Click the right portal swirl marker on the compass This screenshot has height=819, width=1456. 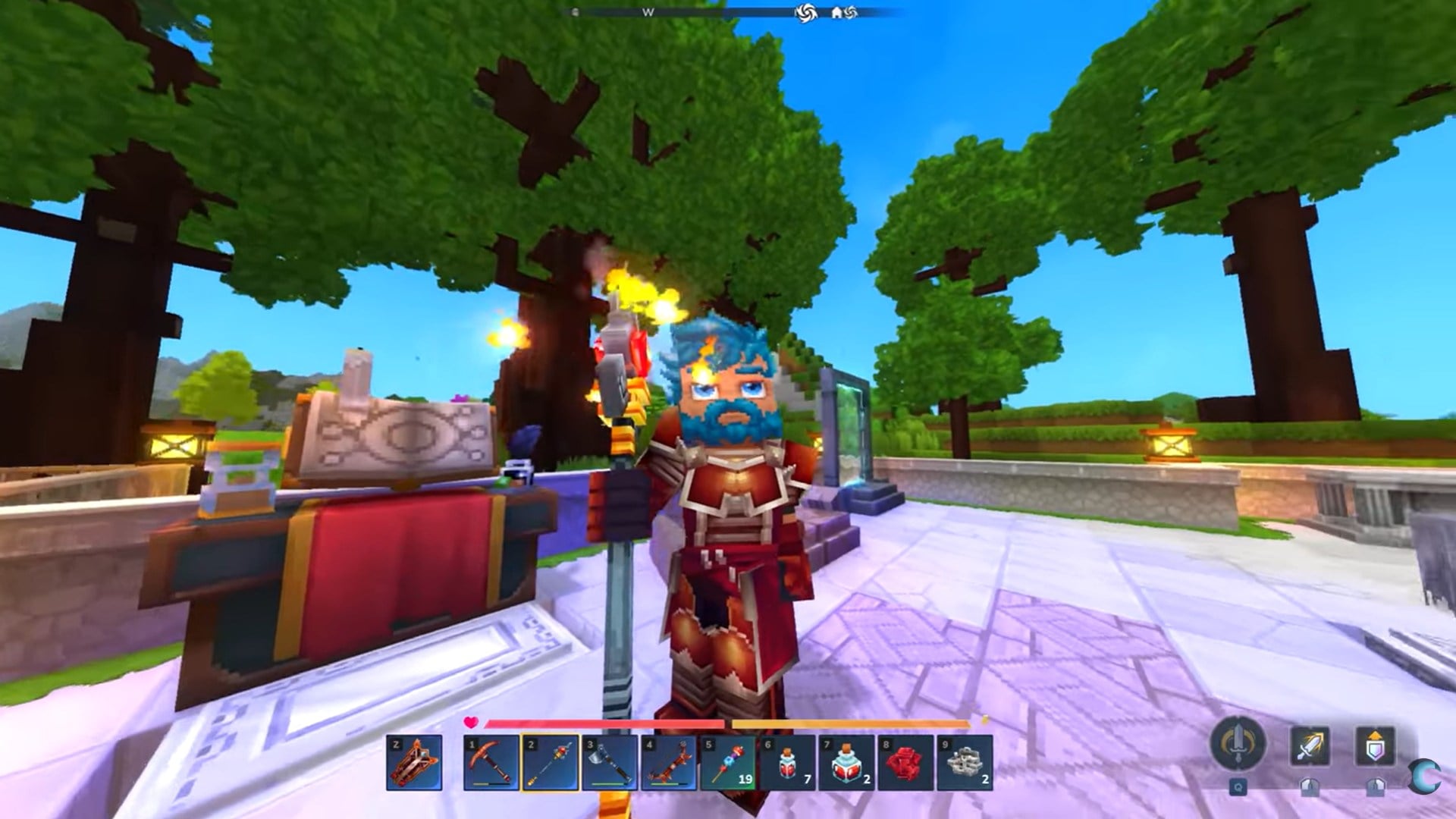click(x=852, y=11)
